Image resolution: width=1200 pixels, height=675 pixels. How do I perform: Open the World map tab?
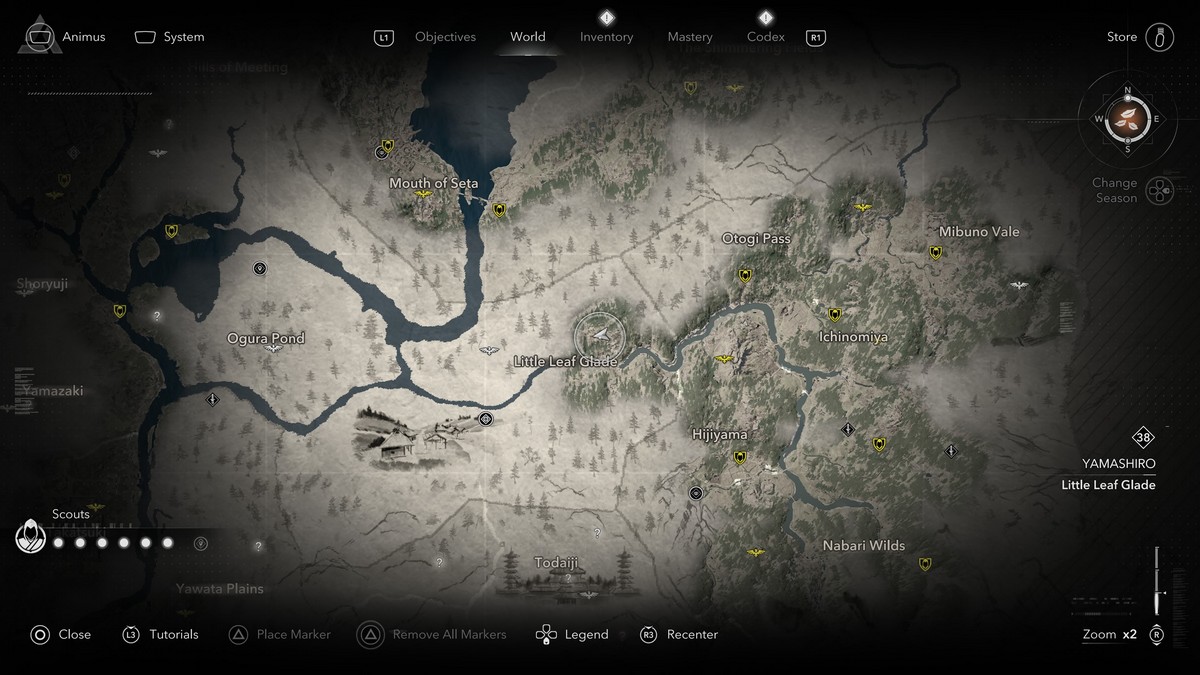pyautogui.click(x=528, y=37)
